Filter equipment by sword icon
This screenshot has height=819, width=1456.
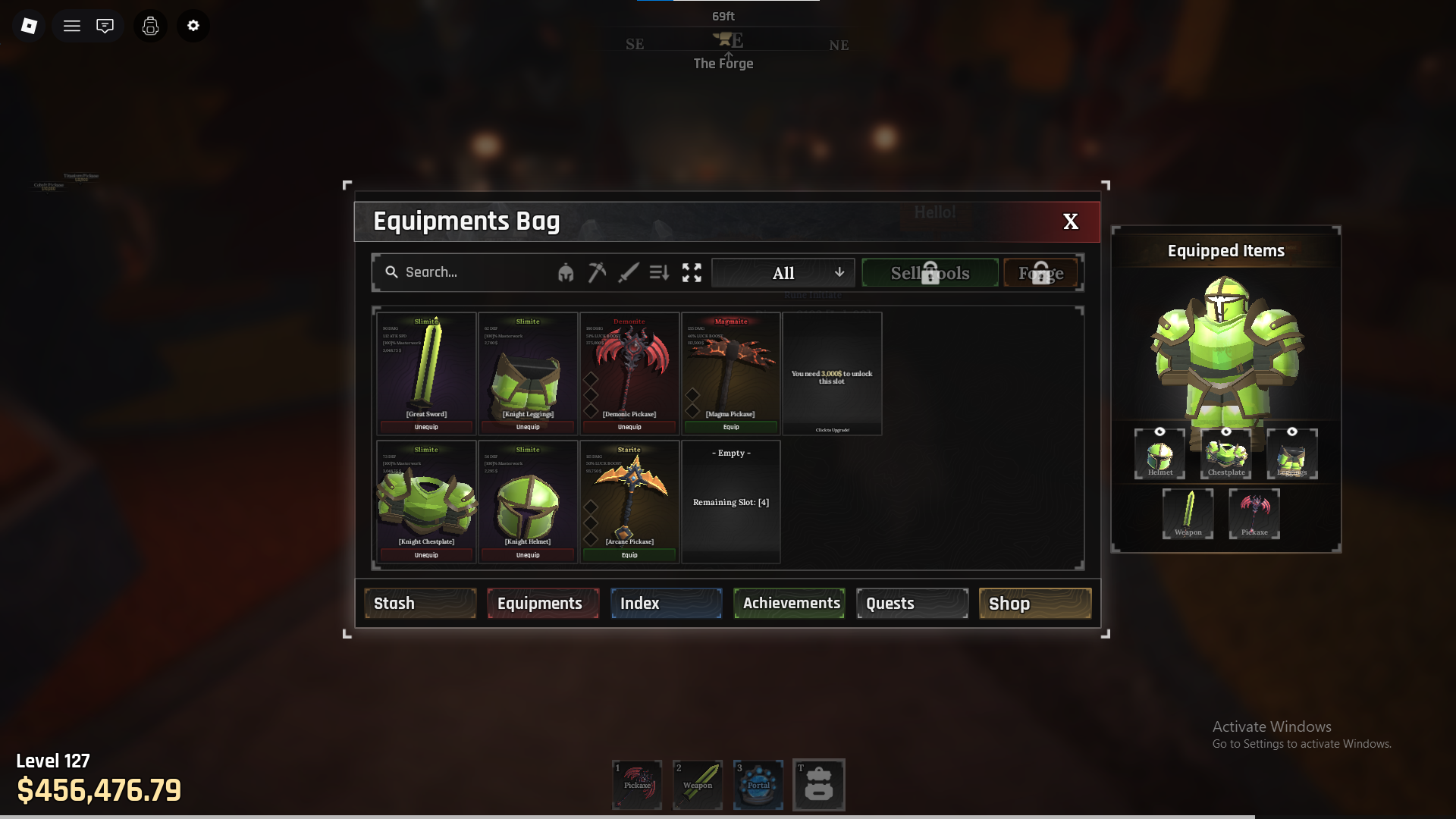(x=628, y=272)
